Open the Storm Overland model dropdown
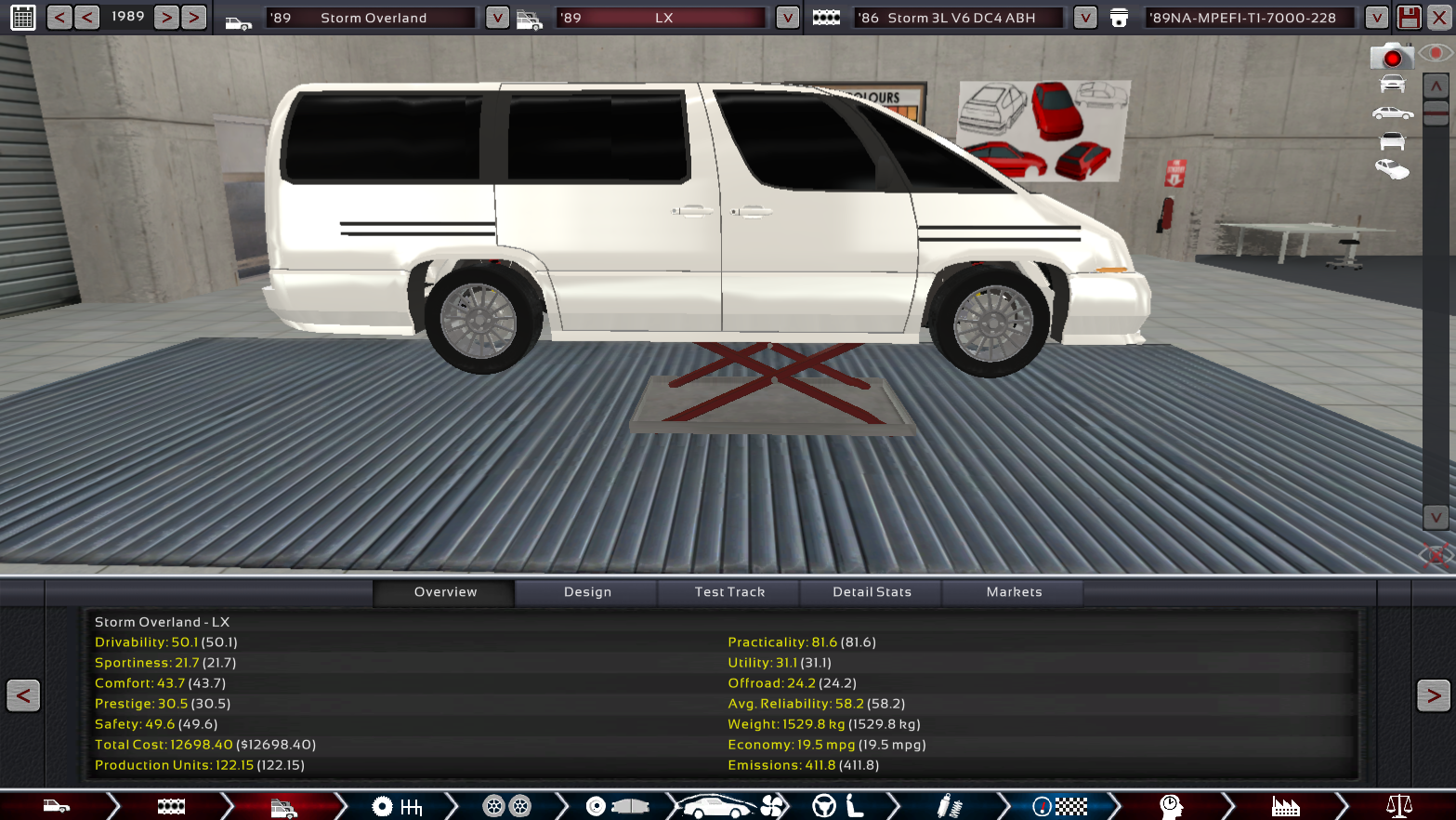The image size is (1456, 820). [497, 18]
